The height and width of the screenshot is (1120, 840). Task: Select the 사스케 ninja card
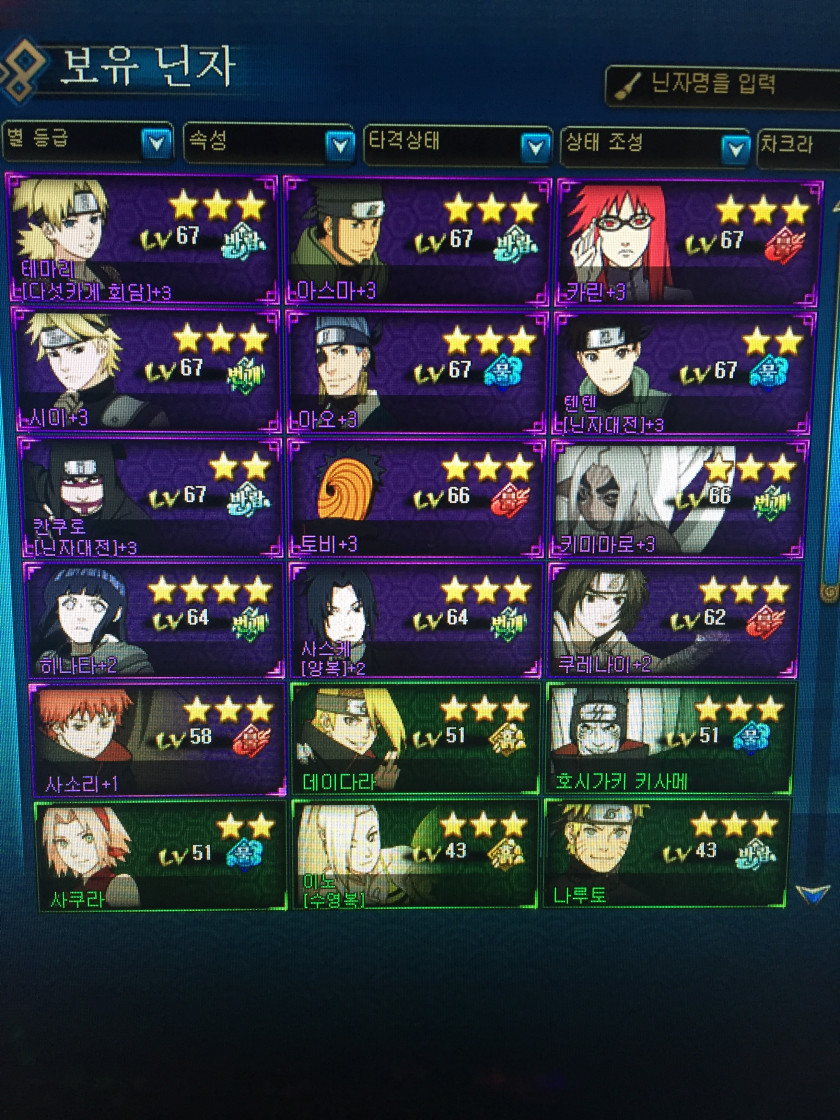[x=416, y=620]
